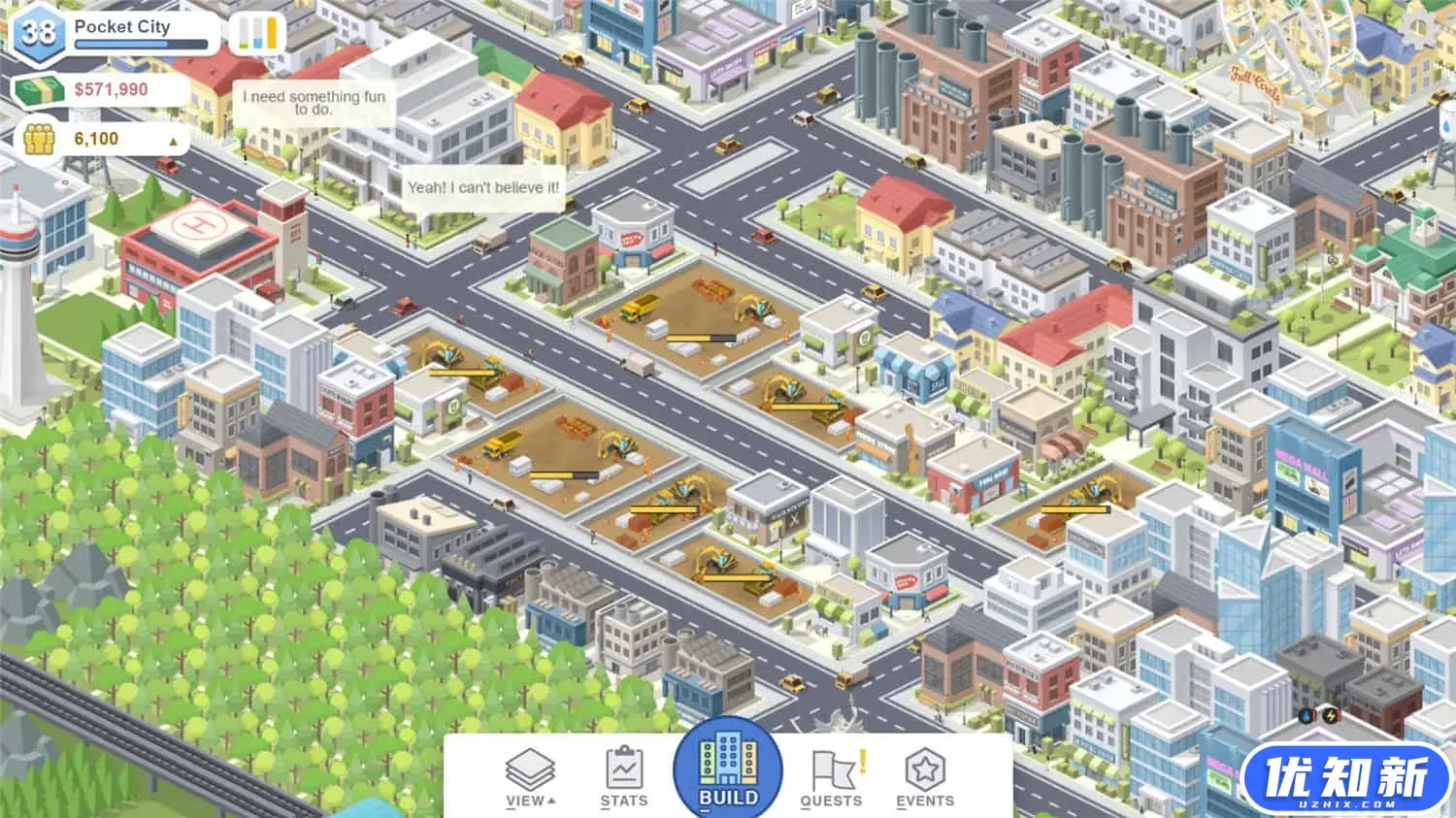Click the 'Yeah! I can't believe it!' bubble
Image resolution: width=1456 pixels, height=818 pixels.
click(481, 185)
